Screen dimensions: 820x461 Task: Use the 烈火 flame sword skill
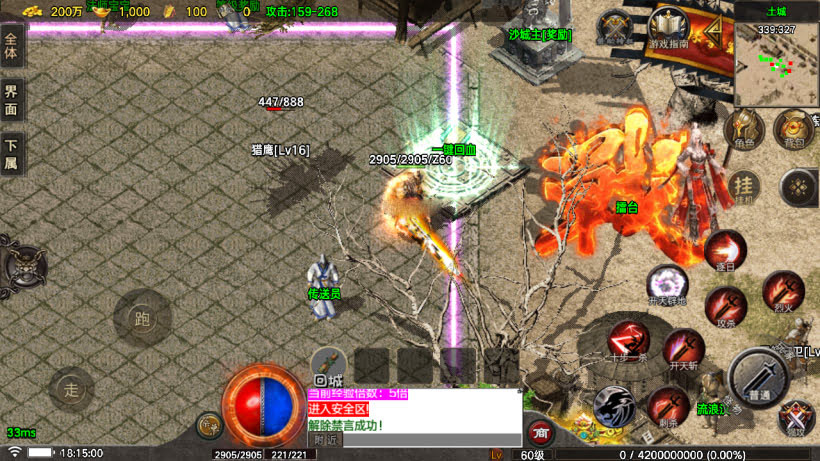[x=782, y=291]
